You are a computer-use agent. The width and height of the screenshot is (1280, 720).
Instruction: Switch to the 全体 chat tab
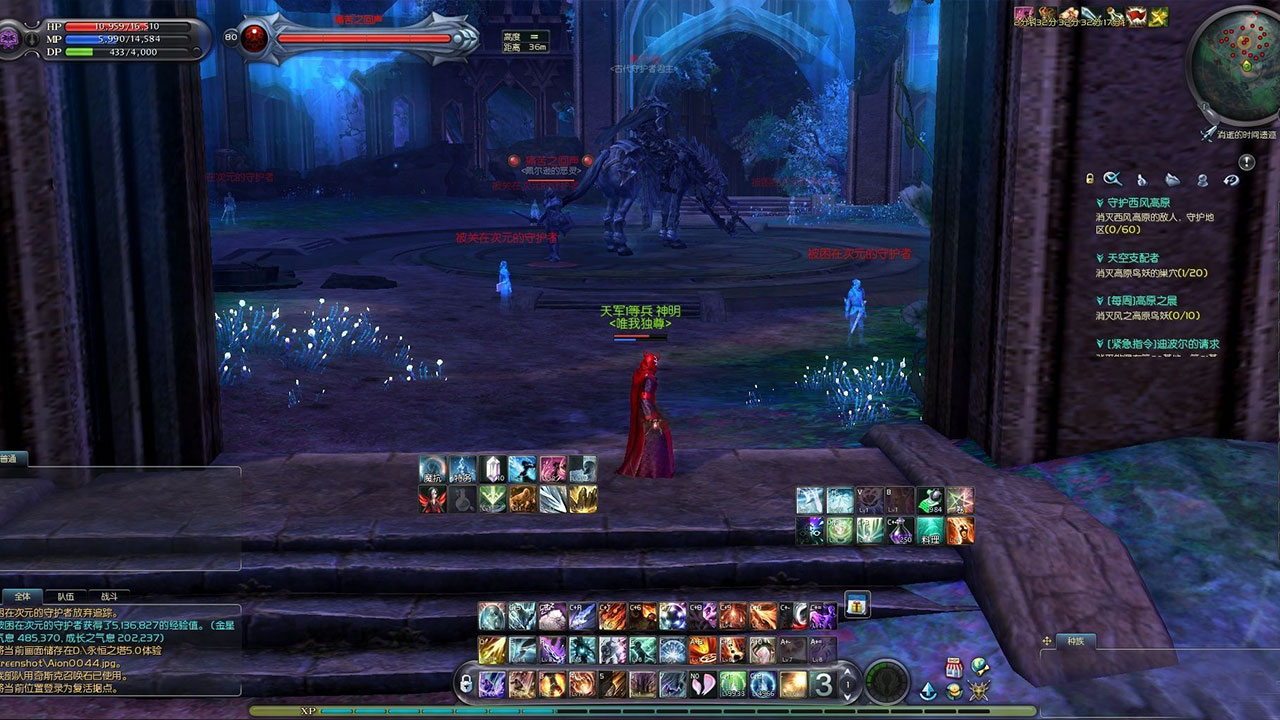(x=22, y=595)
